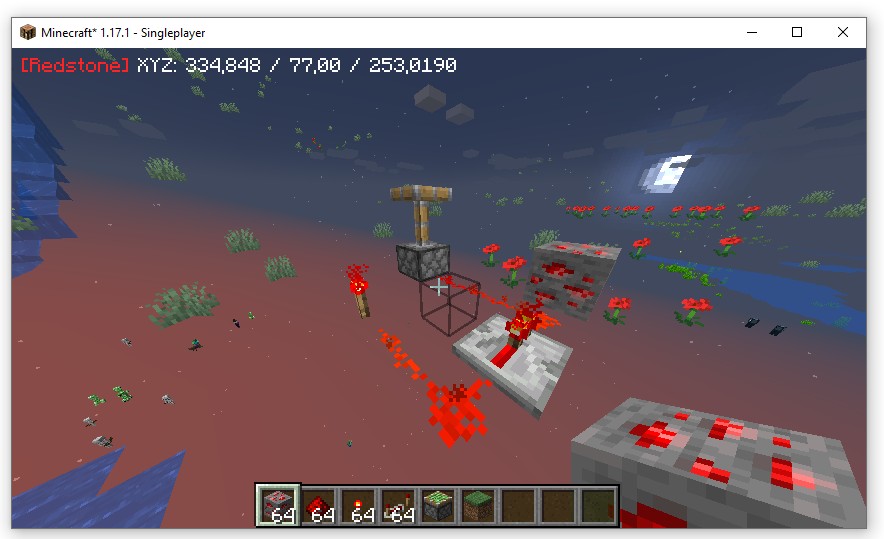Choose the redstone dust stack in hotbar
Viewport: 884px width, 539px height.
click(x=317, y=505)
